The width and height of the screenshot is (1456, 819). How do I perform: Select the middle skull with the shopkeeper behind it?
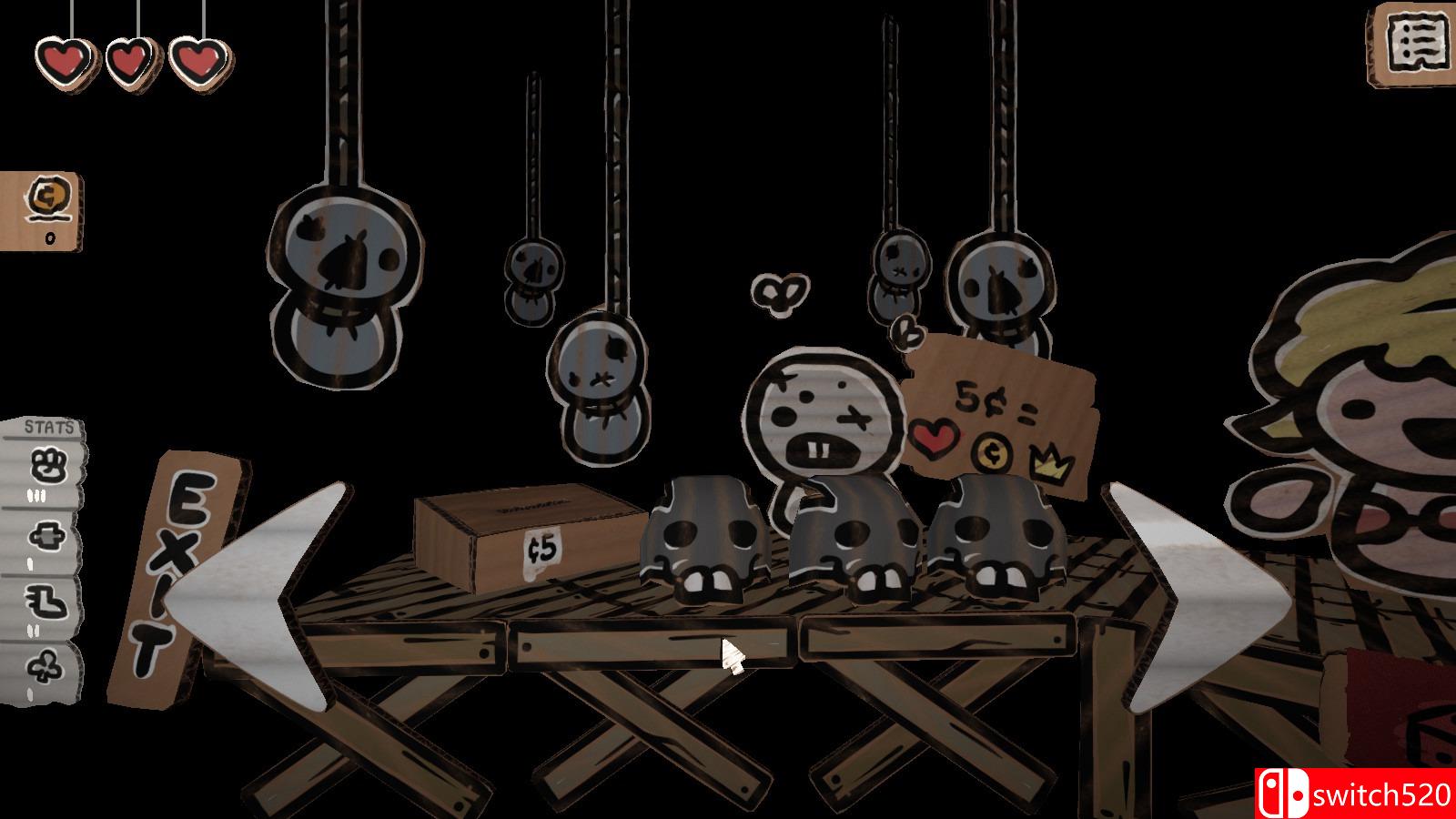coord(851,541)
